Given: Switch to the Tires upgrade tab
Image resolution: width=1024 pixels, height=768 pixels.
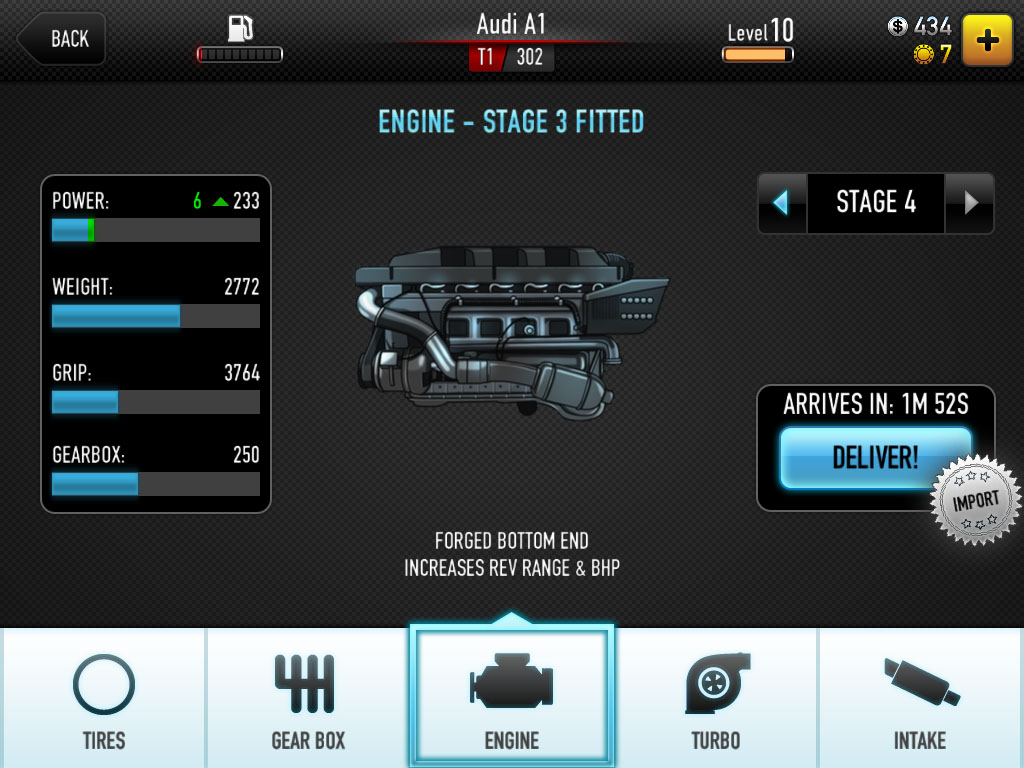Looking at the screenshot, I should coord(104,700).
